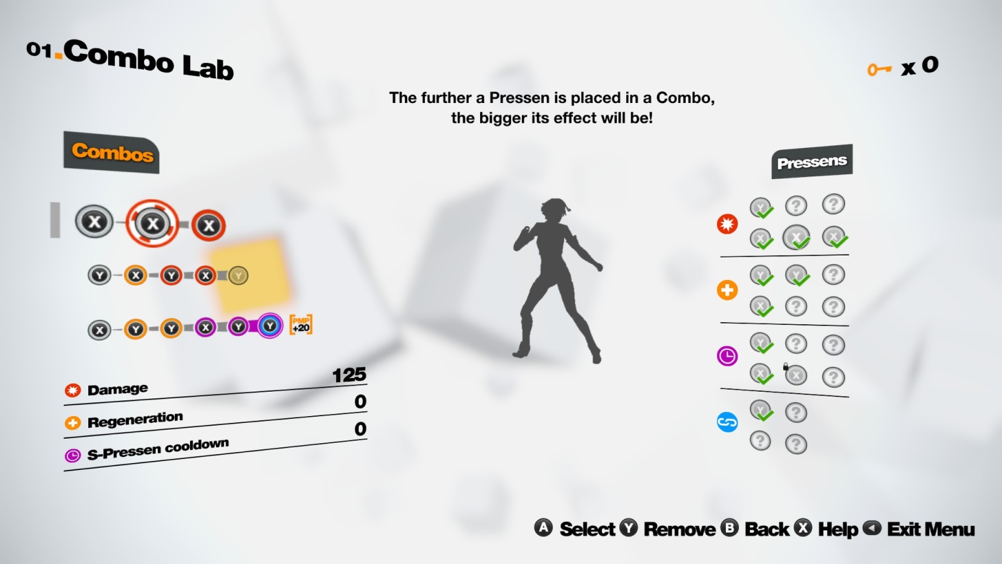Select the checked X pressen in the regeneration group
The height and width of the screenshot is (564, 1002).
pyautogui.click(x=761, y=306)
